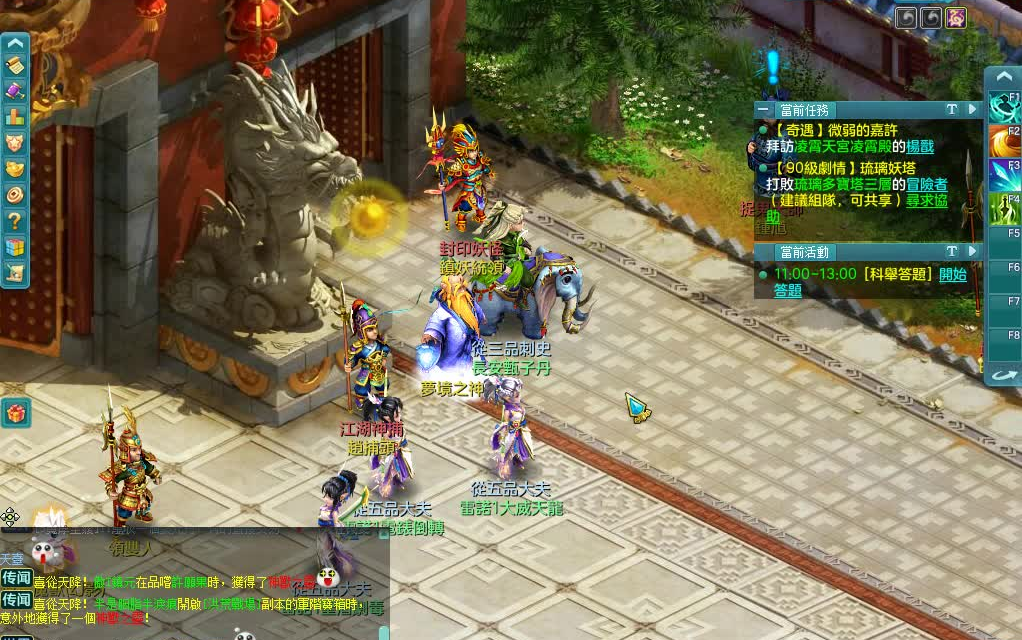Image resolution: width=1022 pixels, height=640 pixels.
Task: Cast the F4 green skill
Action: tap(1004, 209)
